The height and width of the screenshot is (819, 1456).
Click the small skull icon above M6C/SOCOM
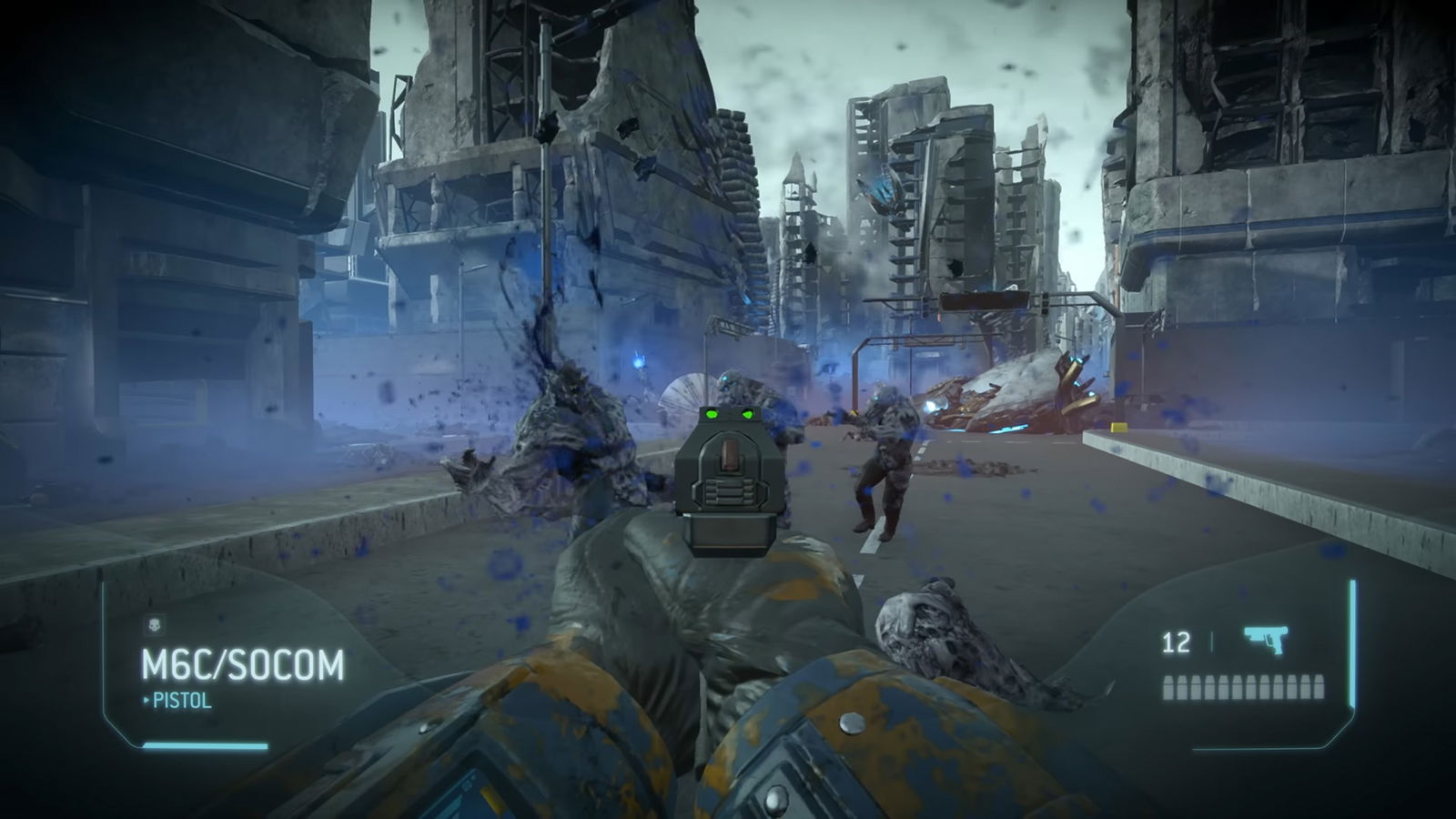(153, 625)
